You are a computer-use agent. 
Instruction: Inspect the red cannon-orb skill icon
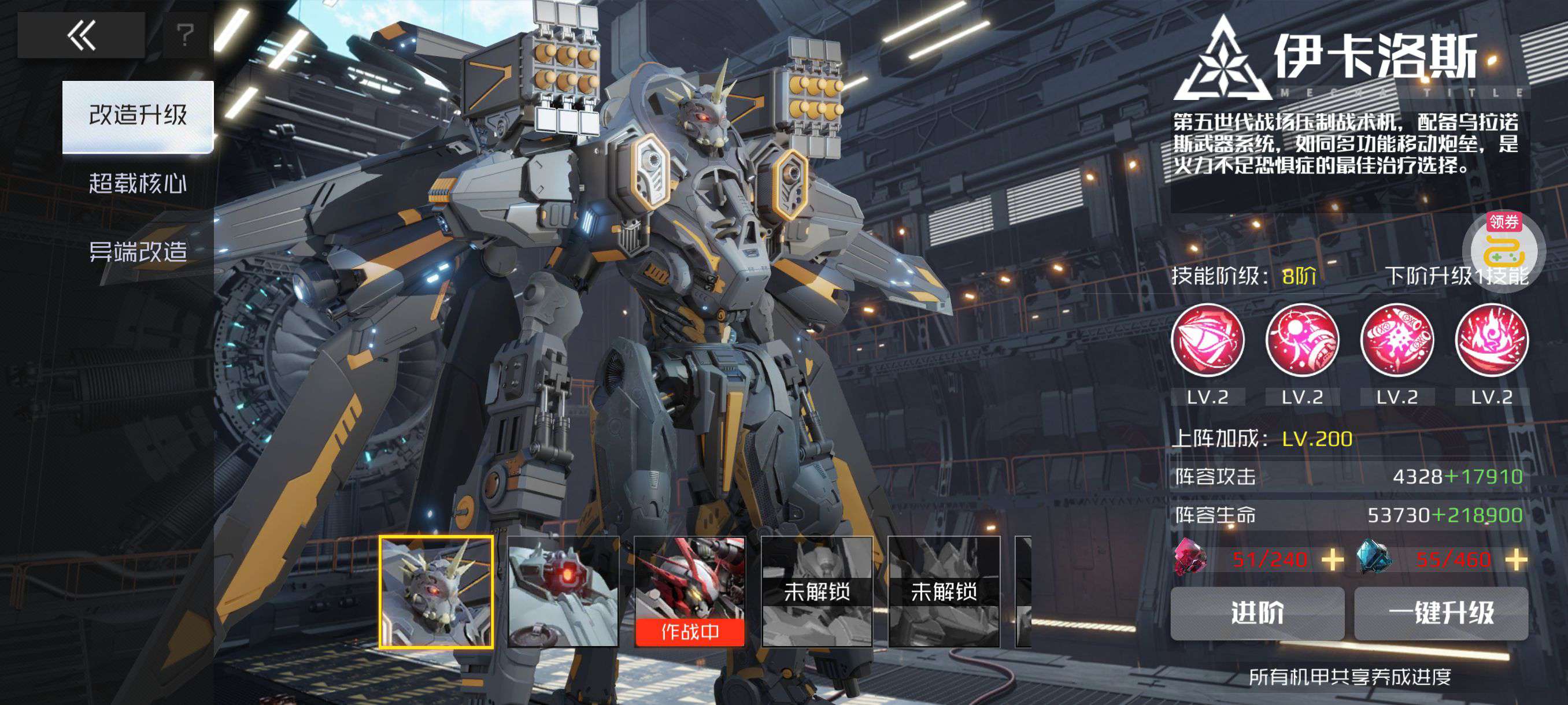(x=1302, y=340)
